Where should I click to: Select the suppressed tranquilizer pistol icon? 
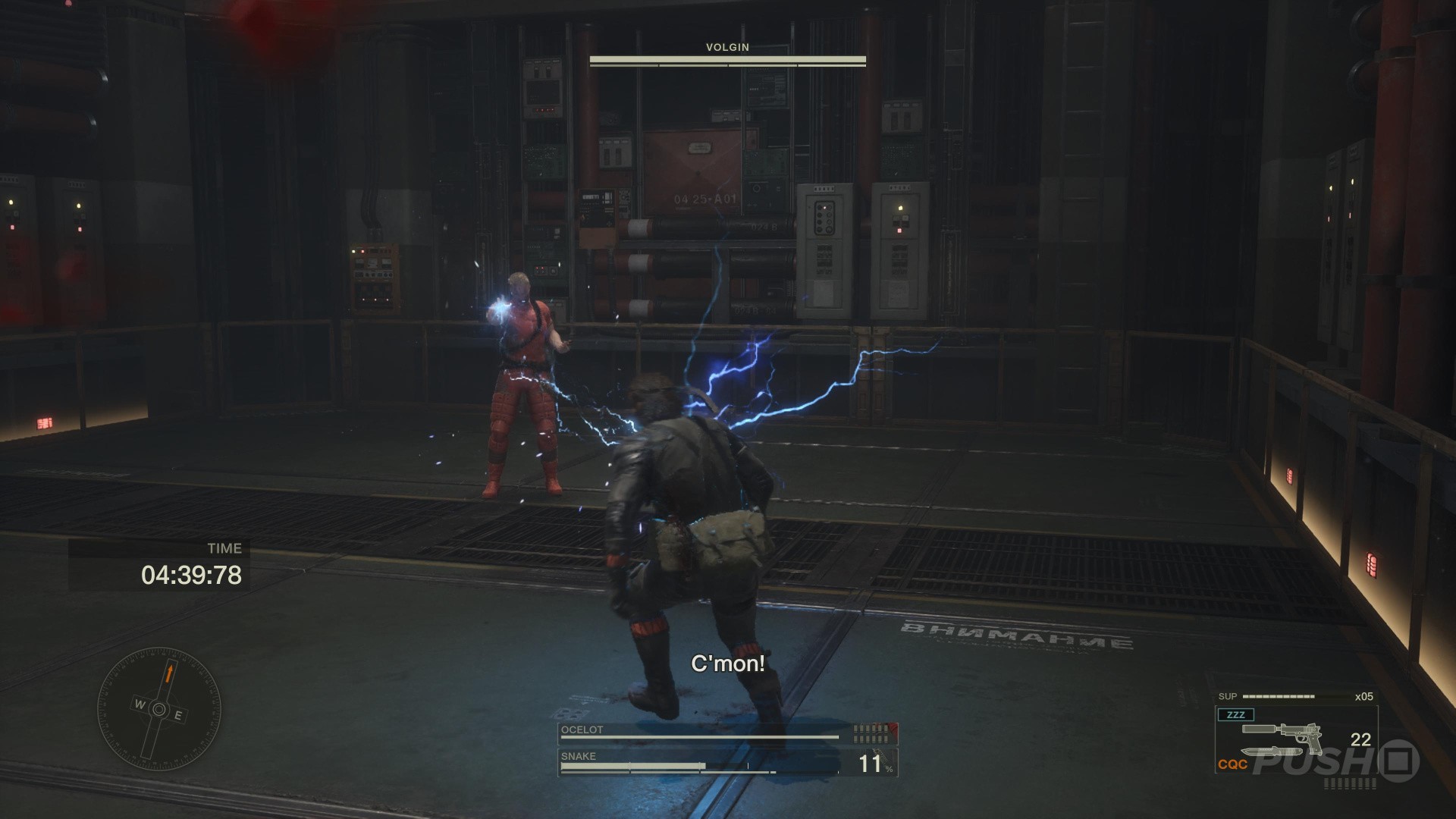(1282, 734)
